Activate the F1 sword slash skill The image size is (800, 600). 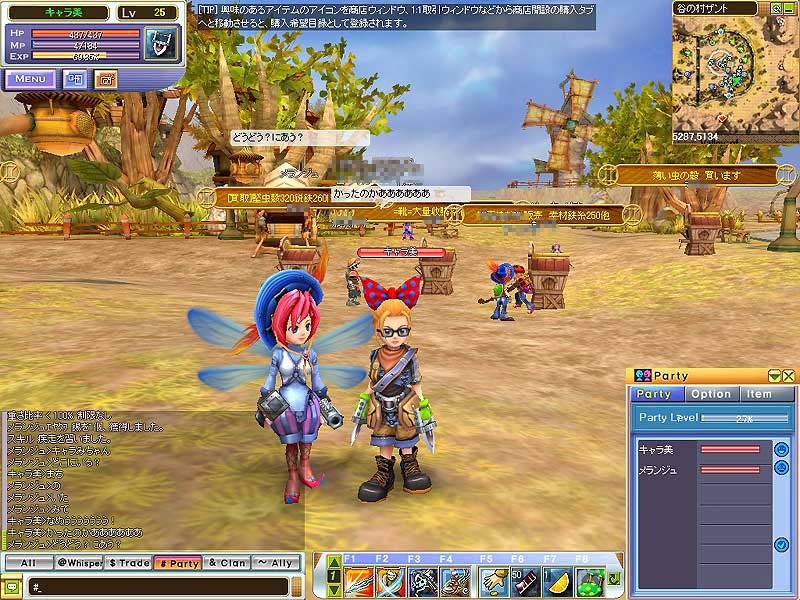(x=358, y=580)
